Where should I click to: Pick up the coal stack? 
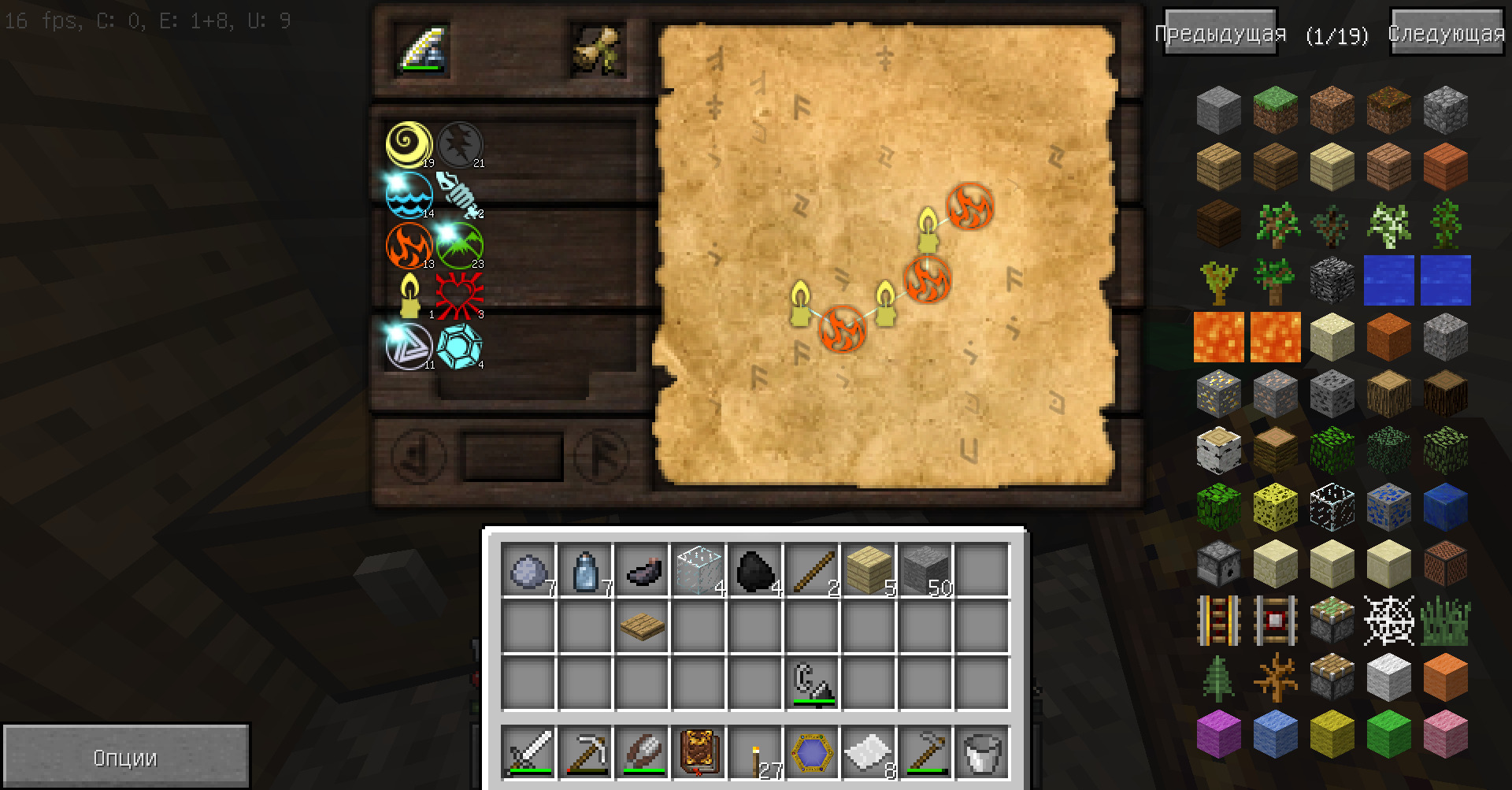754,569
